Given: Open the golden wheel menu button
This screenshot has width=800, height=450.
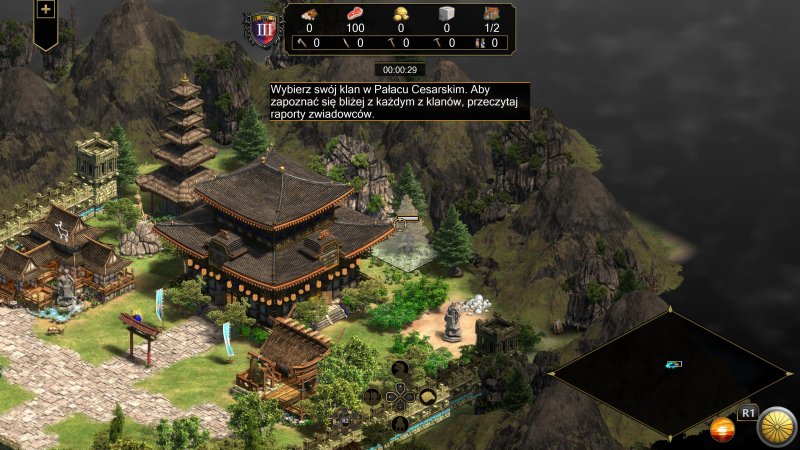Looking at the screenshot, I should tap(775, 427).
